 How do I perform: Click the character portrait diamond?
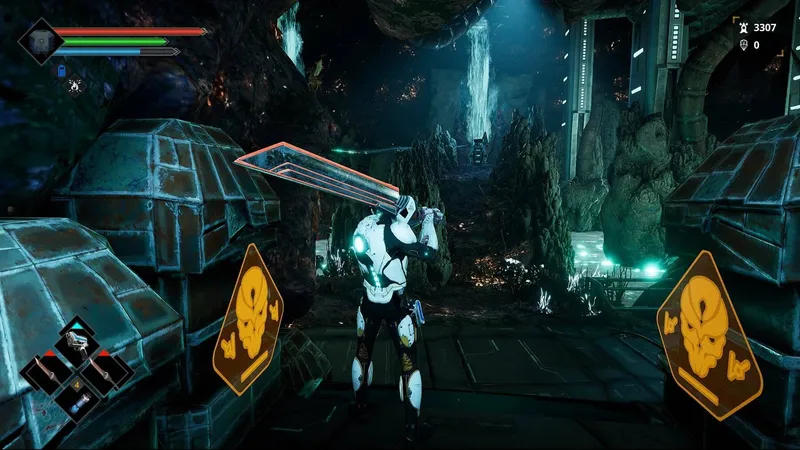click(x=41, y=41)
